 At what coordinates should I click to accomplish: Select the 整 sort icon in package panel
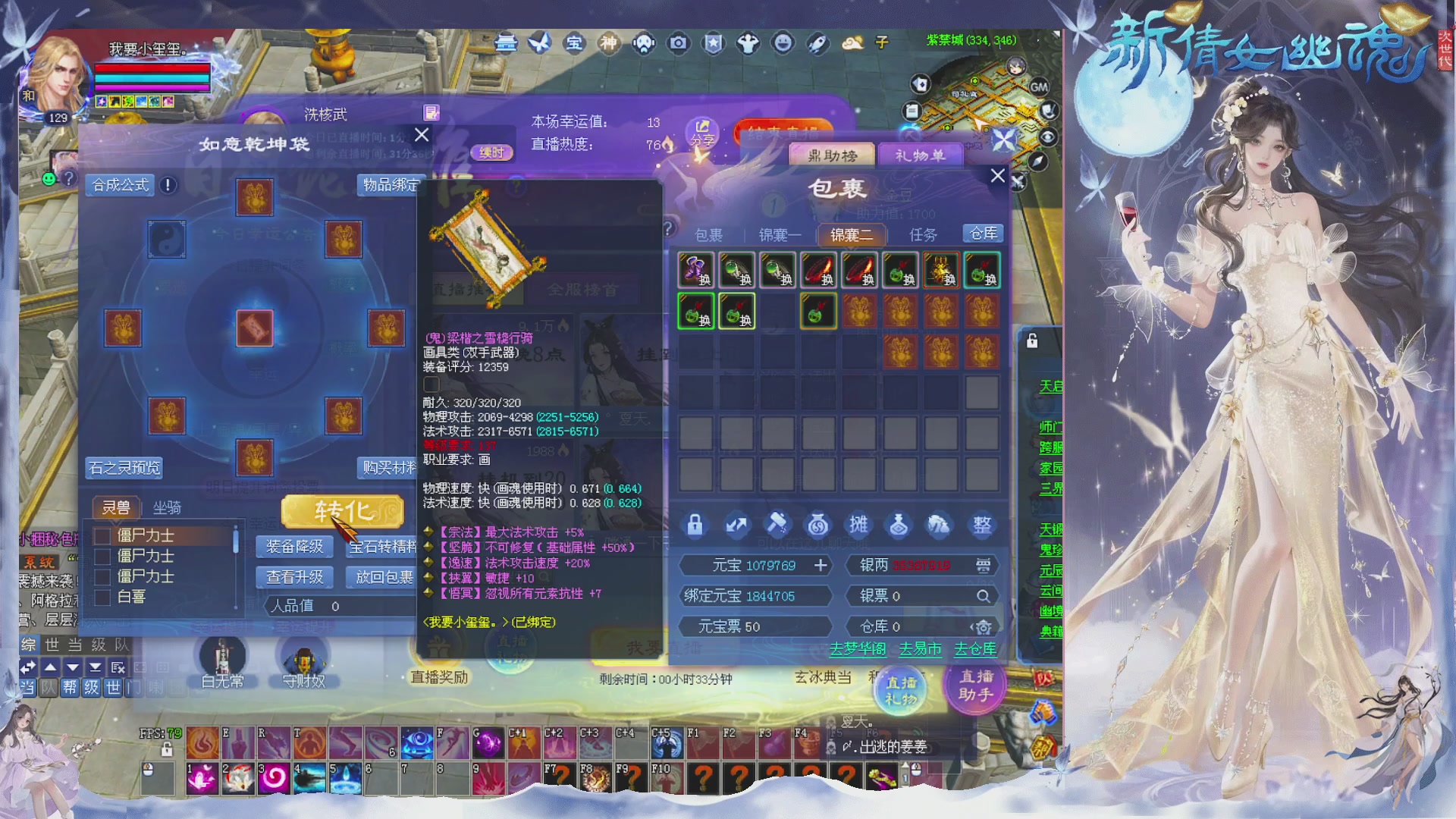click(981, 525)
